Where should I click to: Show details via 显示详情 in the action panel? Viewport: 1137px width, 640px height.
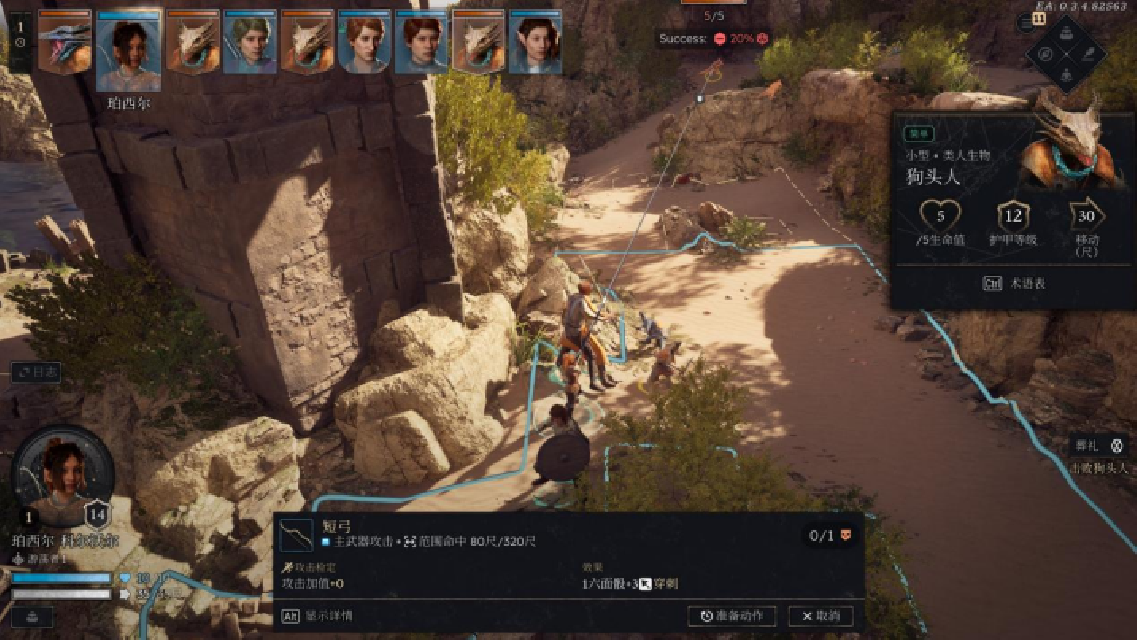[x=318, y=616]
